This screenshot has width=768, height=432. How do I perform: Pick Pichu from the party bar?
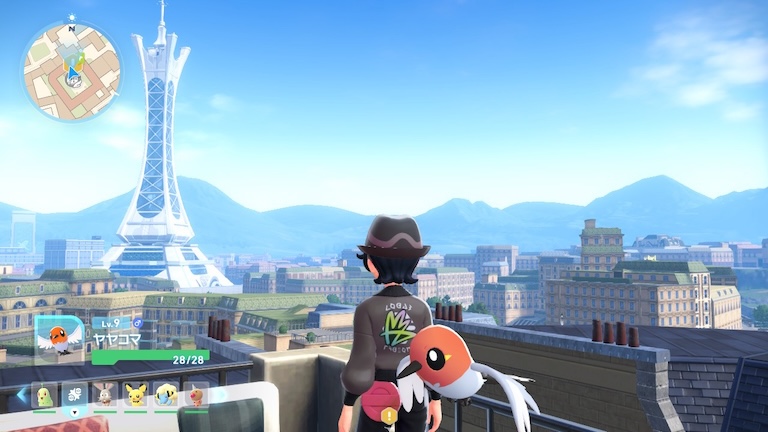point(136,396)
